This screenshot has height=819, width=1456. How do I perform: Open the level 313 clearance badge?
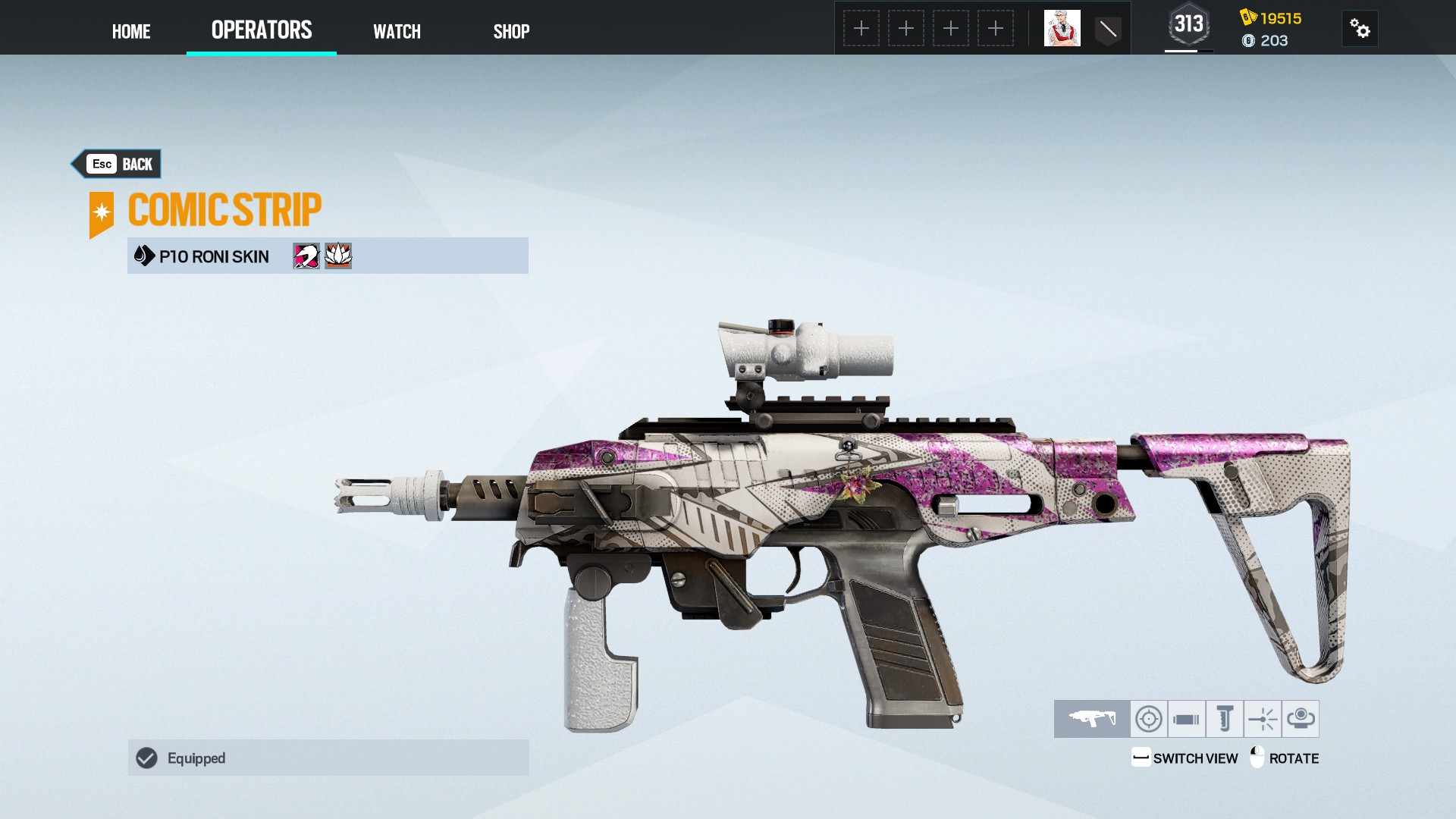[1188, 25]
